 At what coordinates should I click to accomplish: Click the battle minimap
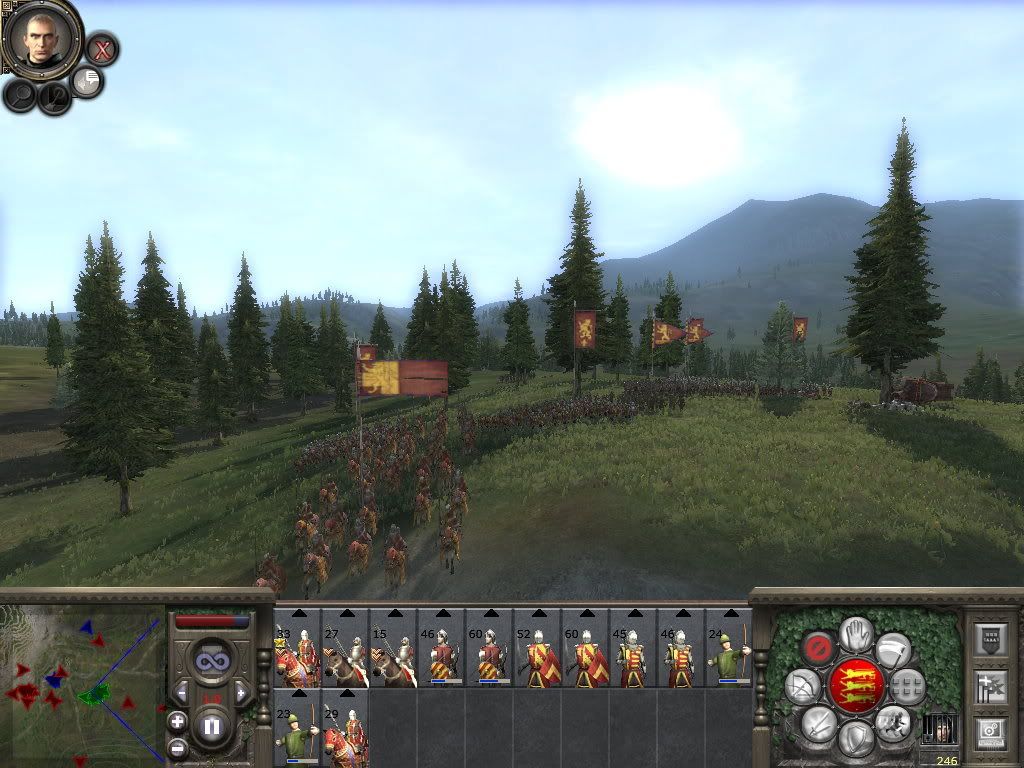[82, 682]
